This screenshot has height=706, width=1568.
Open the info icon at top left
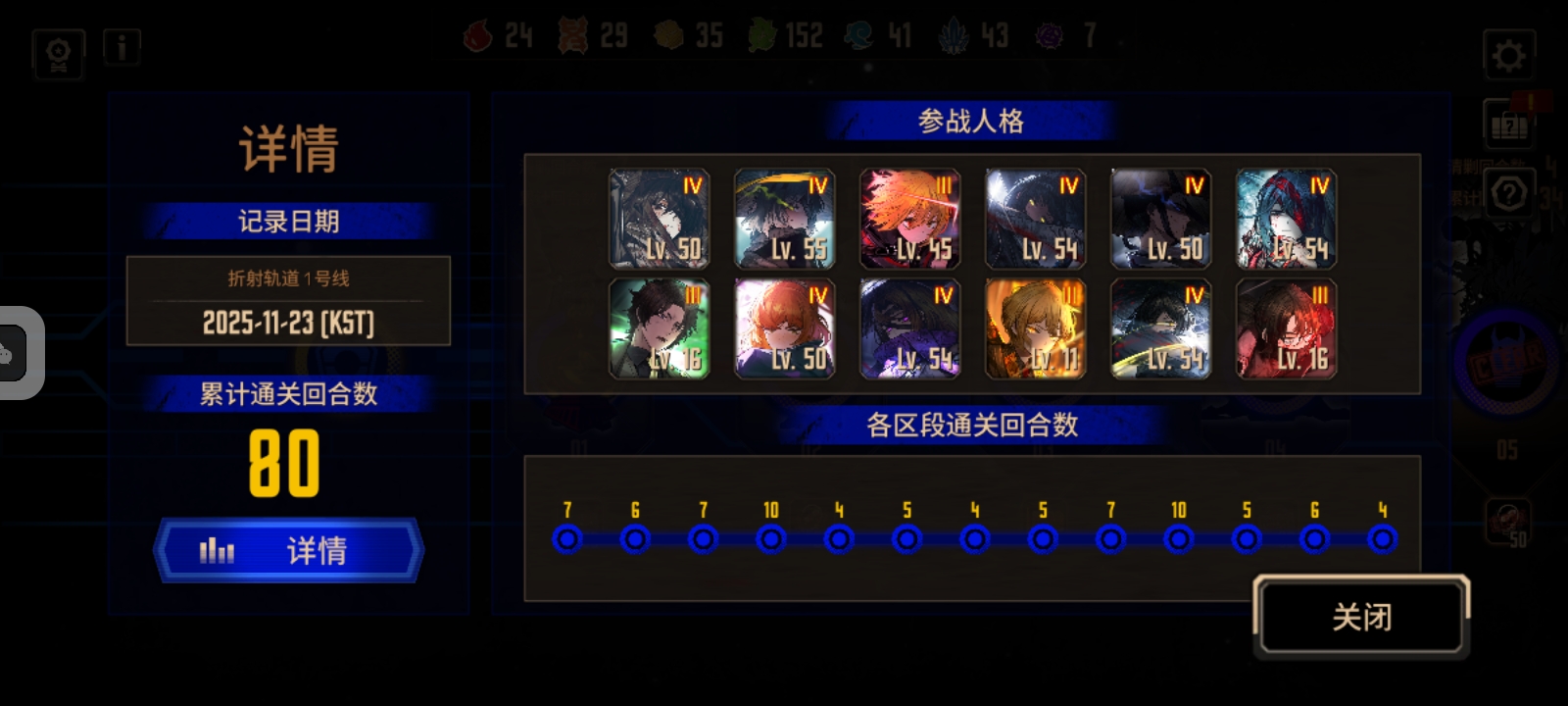coord(122,48)
